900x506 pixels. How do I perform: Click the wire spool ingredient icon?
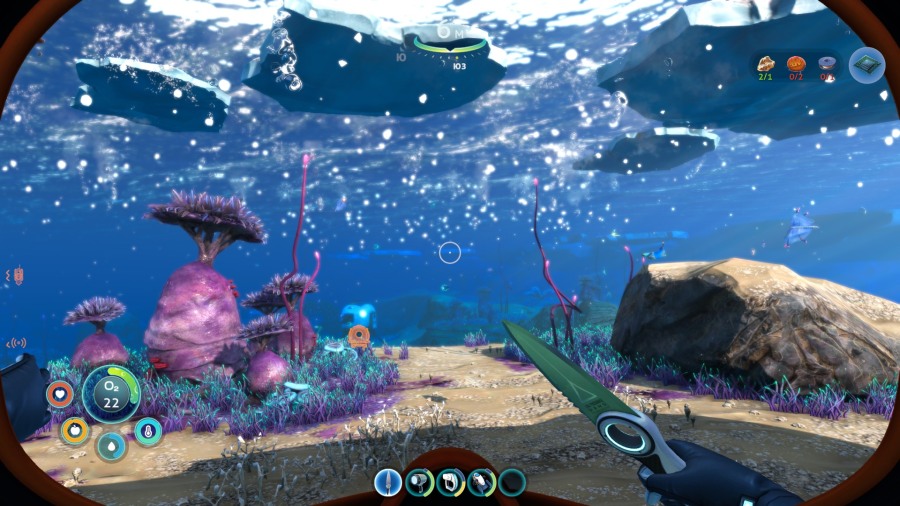coord(827,65)
